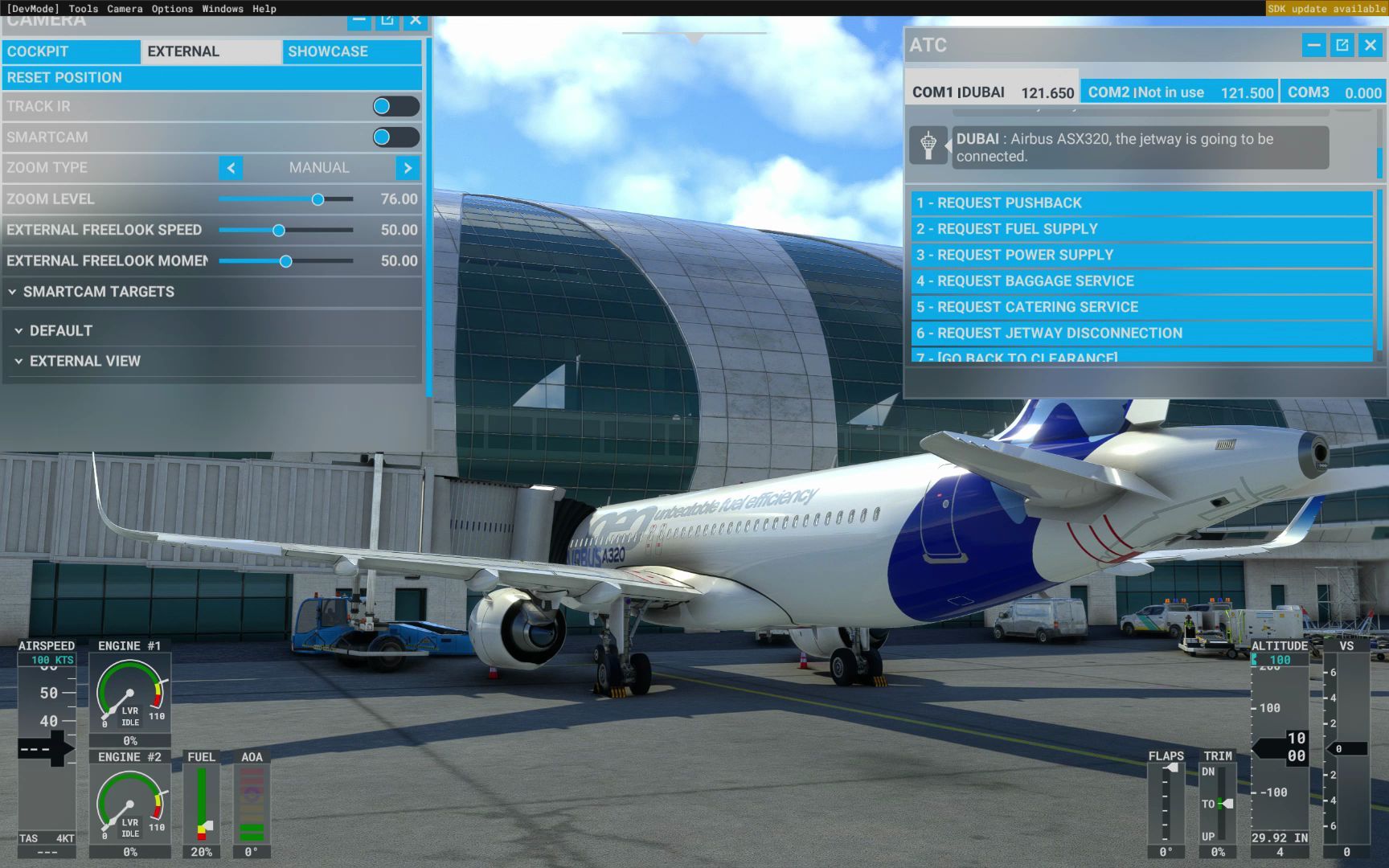
Task: Click the zoom type left arrow
Action: click(231, 168)
